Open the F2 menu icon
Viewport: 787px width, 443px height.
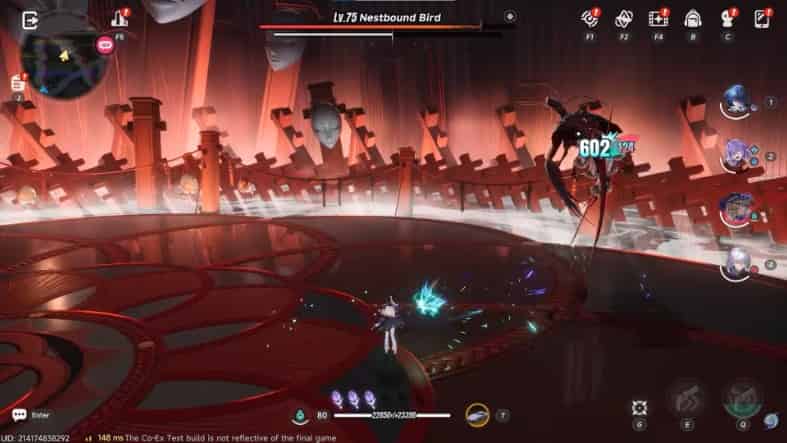point(623,18)
